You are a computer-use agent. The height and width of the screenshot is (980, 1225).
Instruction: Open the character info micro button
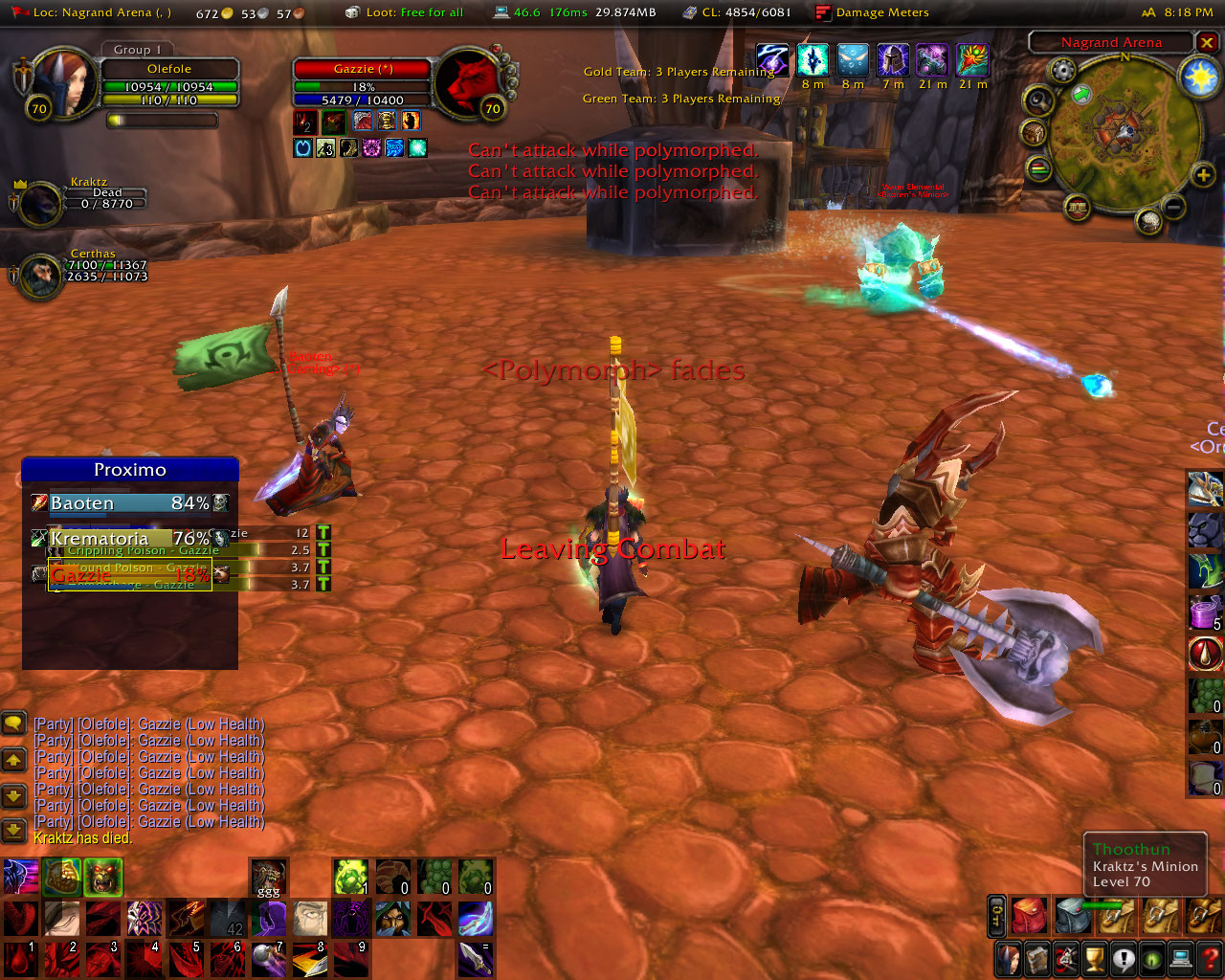point(1008,958)
